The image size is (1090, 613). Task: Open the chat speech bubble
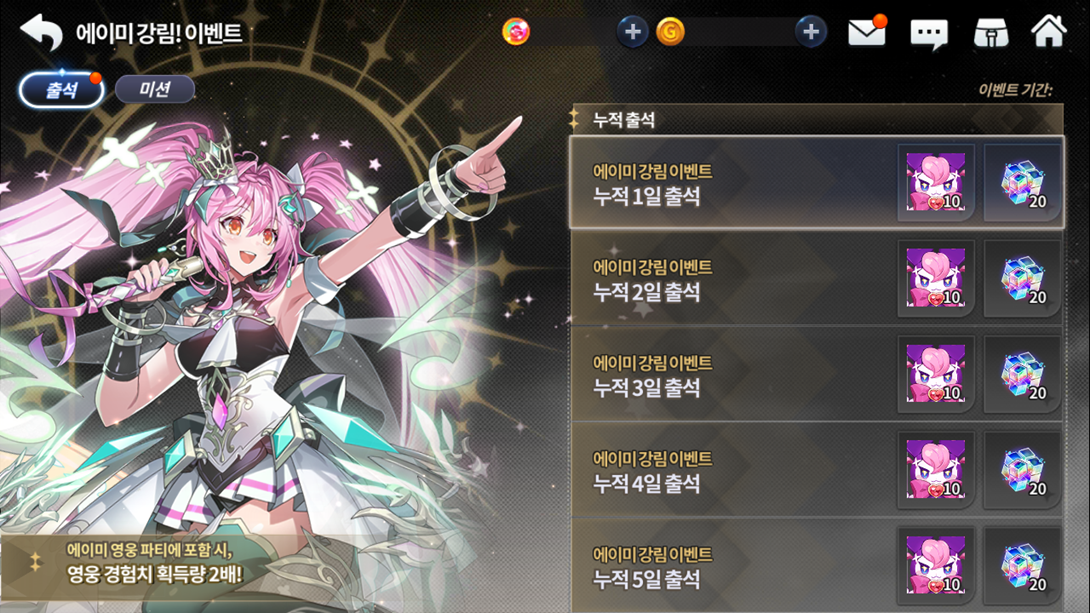coord(928,34)
